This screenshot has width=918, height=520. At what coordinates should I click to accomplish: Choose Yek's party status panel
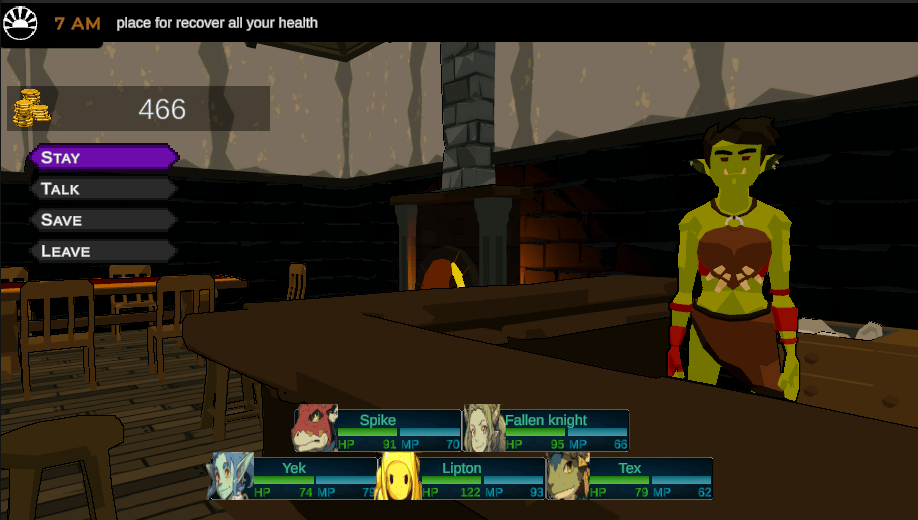(x=293, y=478)
